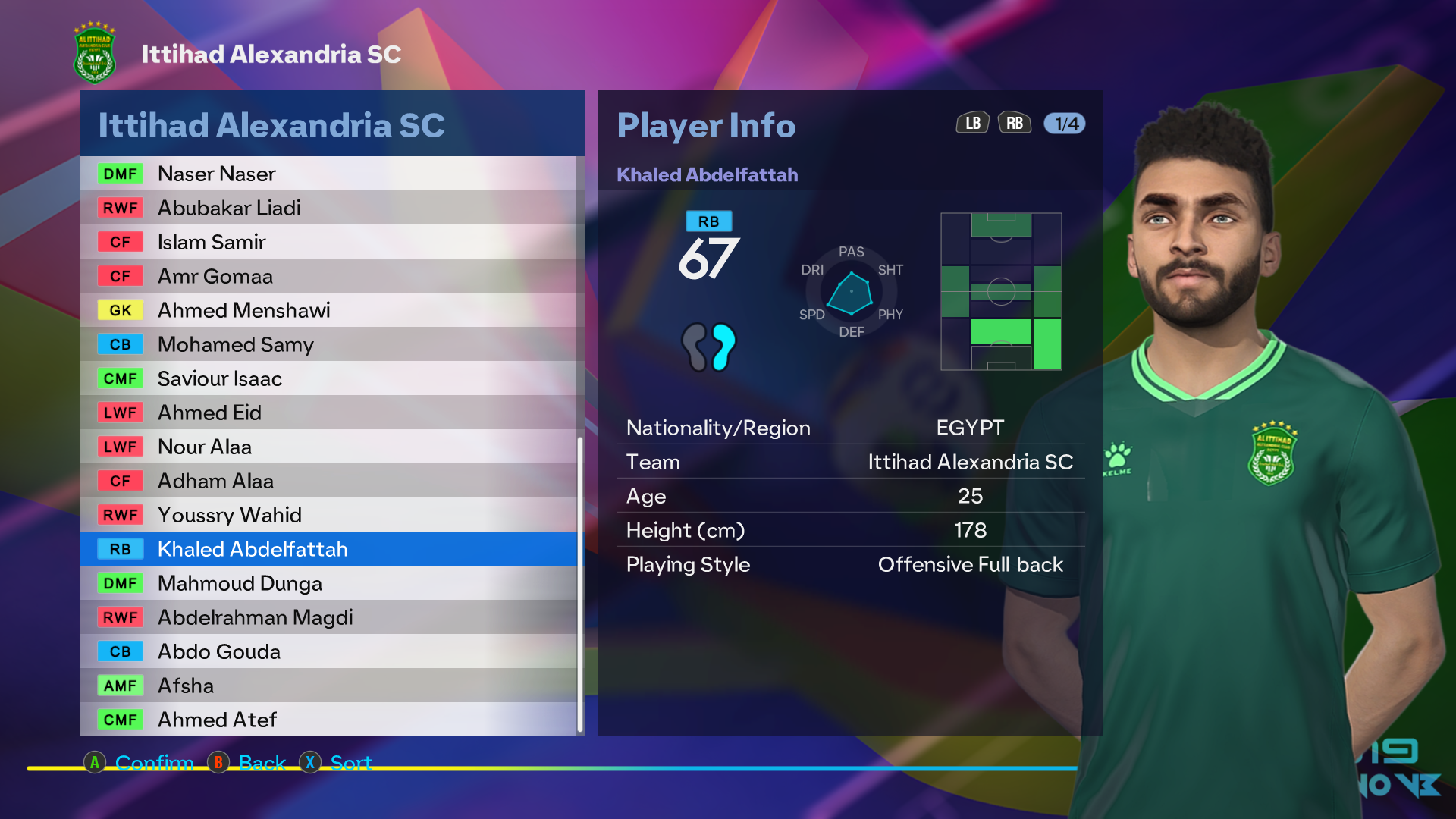Choose Nour Alaa in the squad

pos(328,447)
